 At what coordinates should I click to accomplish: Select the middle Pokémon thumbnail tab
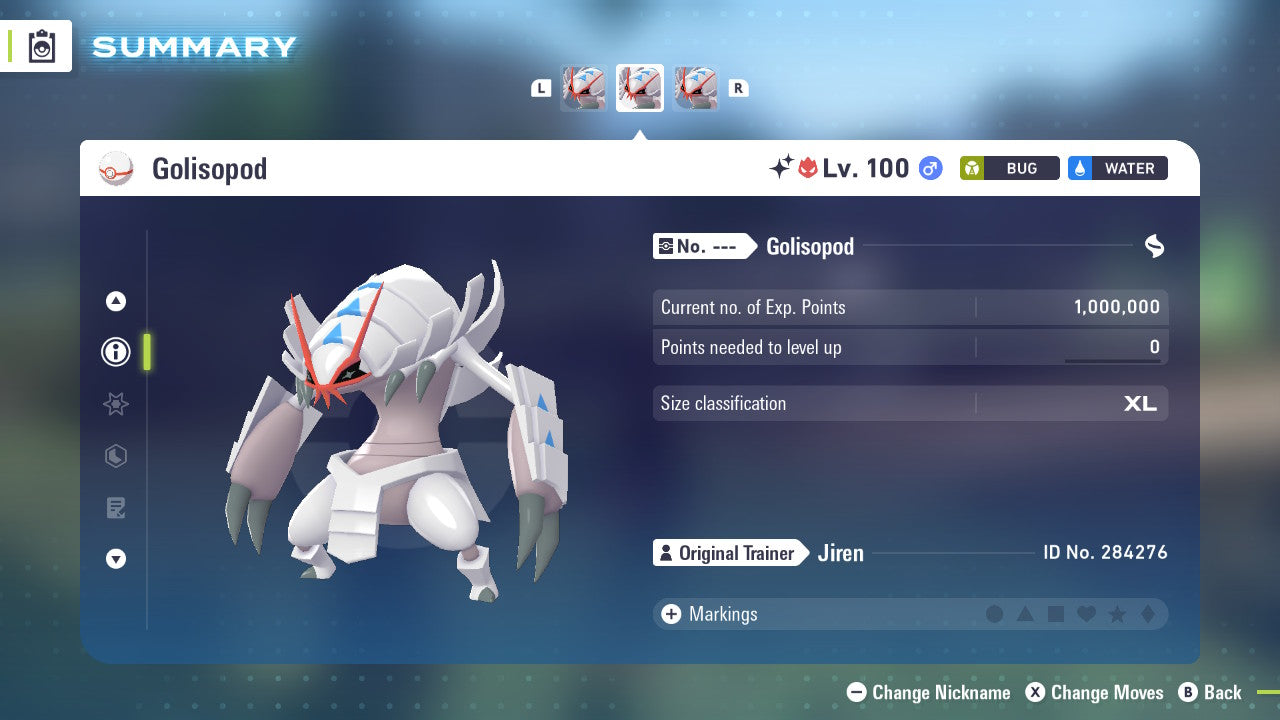point(639,87)
